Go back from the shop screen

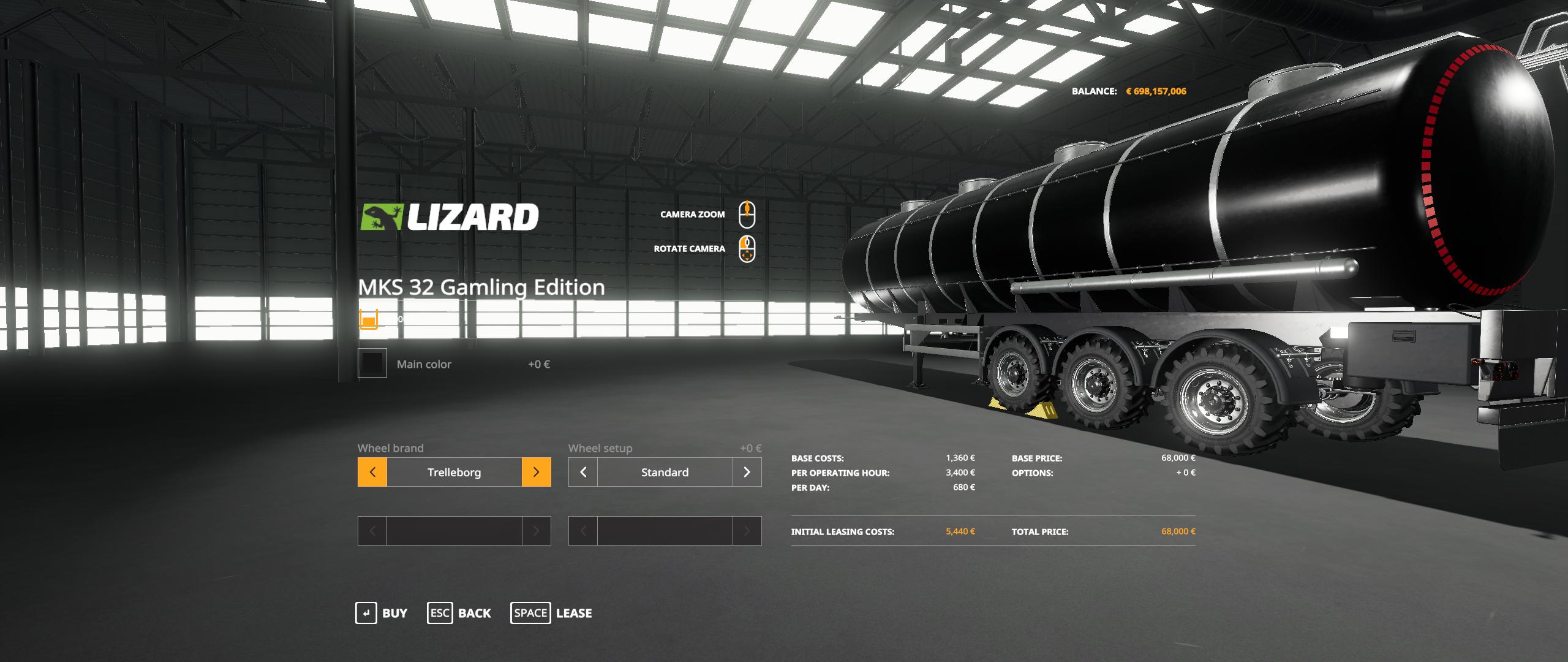[x=459, y=613]
